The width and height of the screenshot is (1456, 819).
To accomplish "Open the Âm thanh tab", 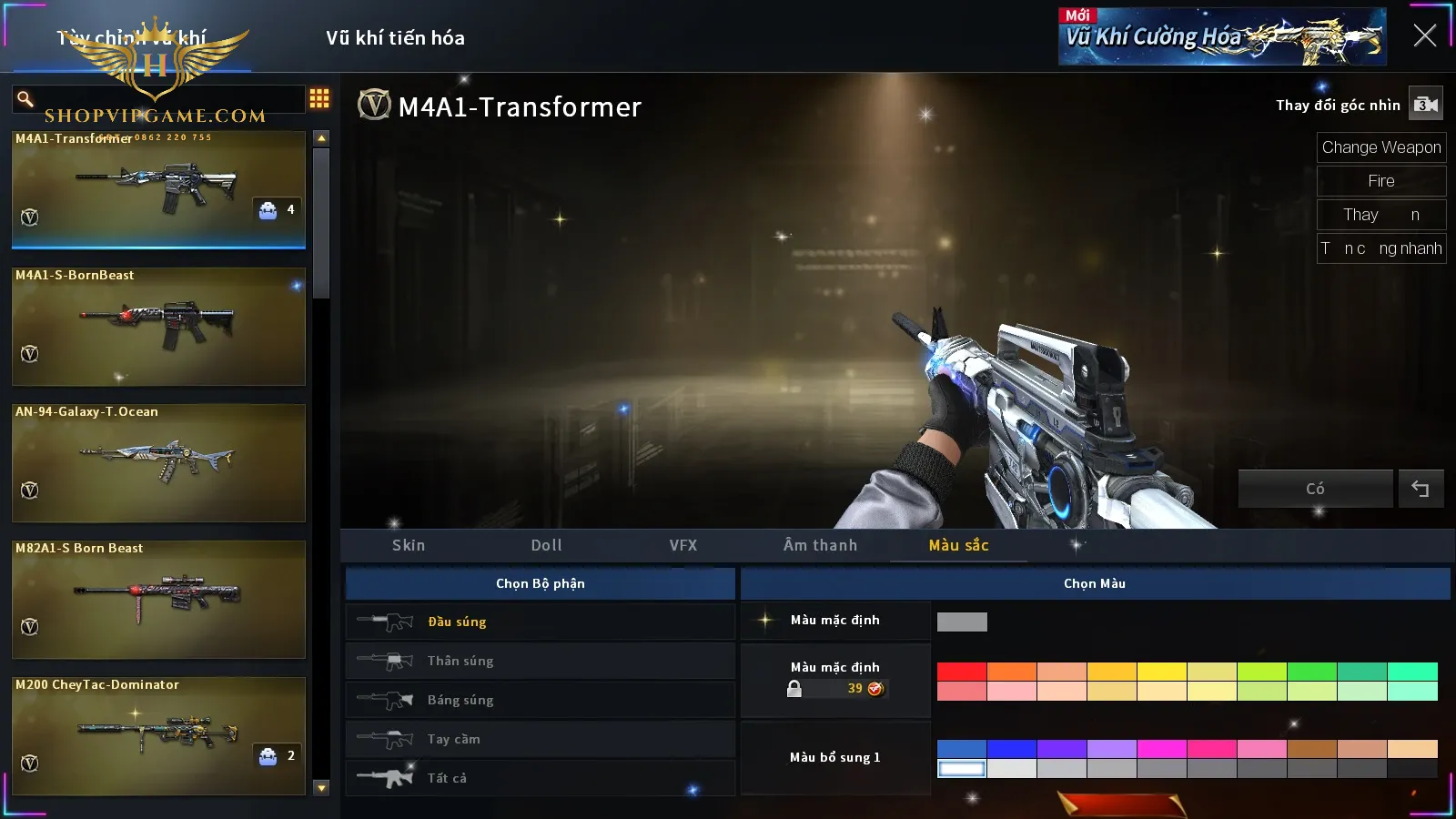I will pyautogui.click(x=820, y=545).
